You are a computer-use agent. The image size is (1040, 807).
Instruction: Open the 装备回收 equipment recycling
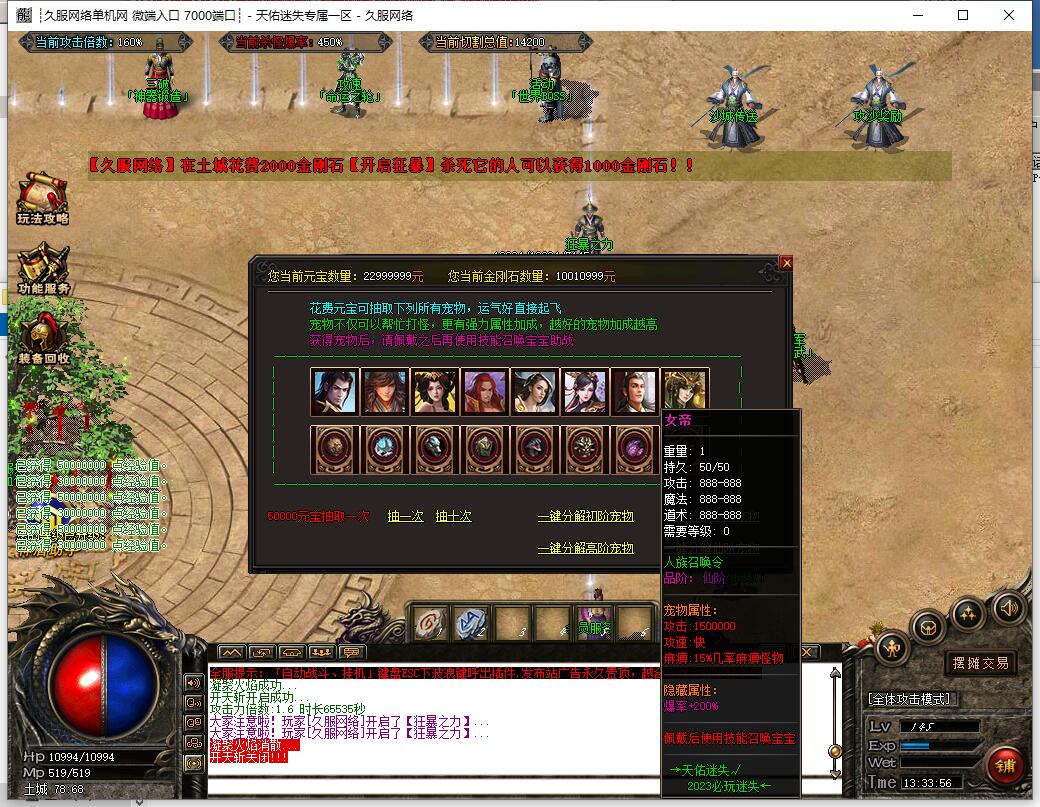(42, 340)
